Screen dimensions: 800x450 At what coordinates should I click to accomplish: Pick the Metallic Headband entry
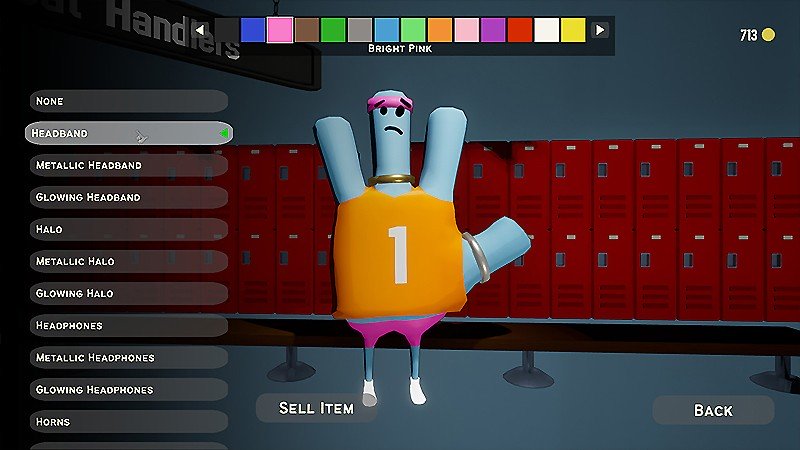(126, 165)
